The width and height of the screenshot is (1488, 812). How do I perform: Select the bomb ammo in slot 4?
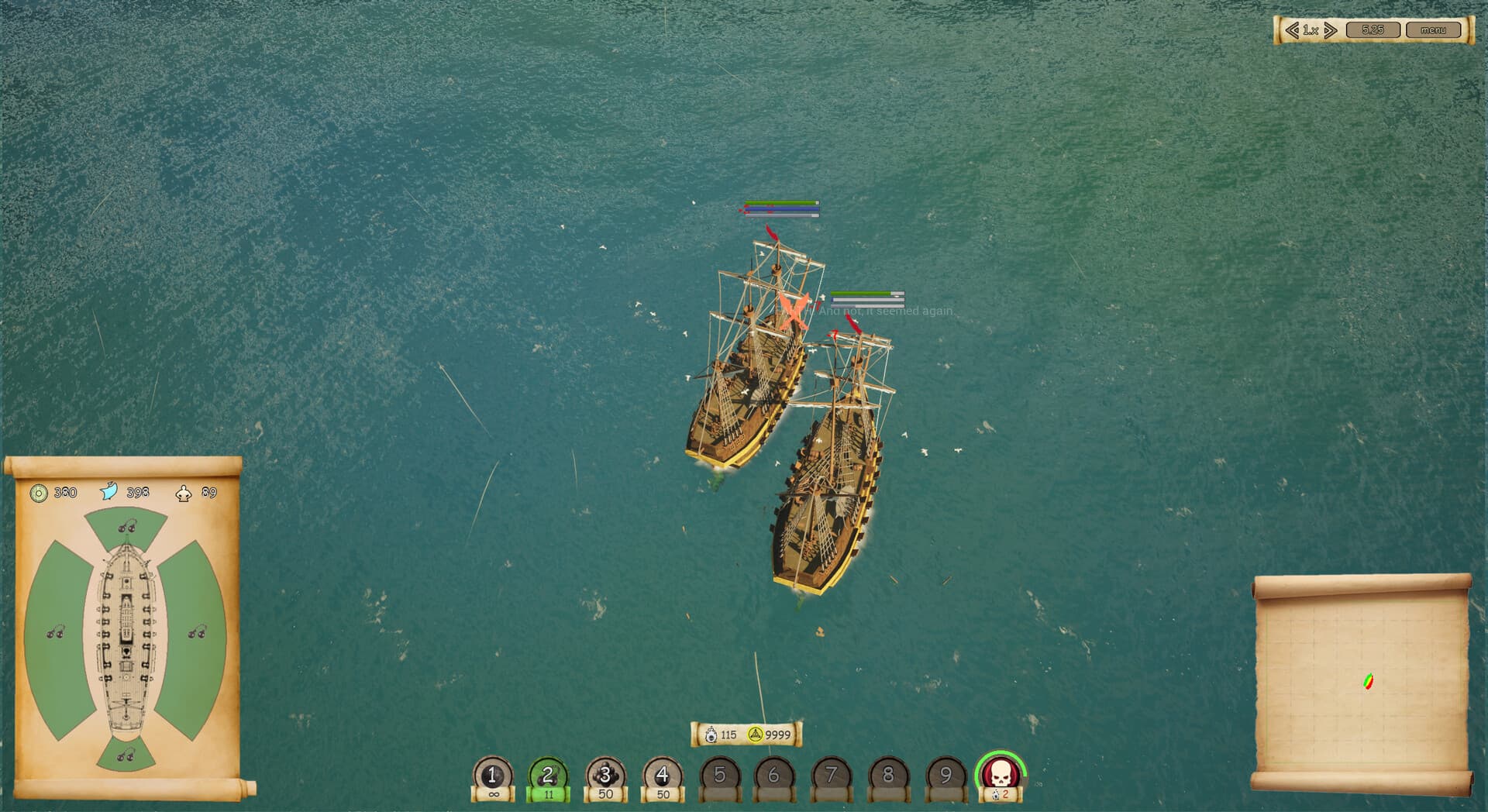pos(661,775)
